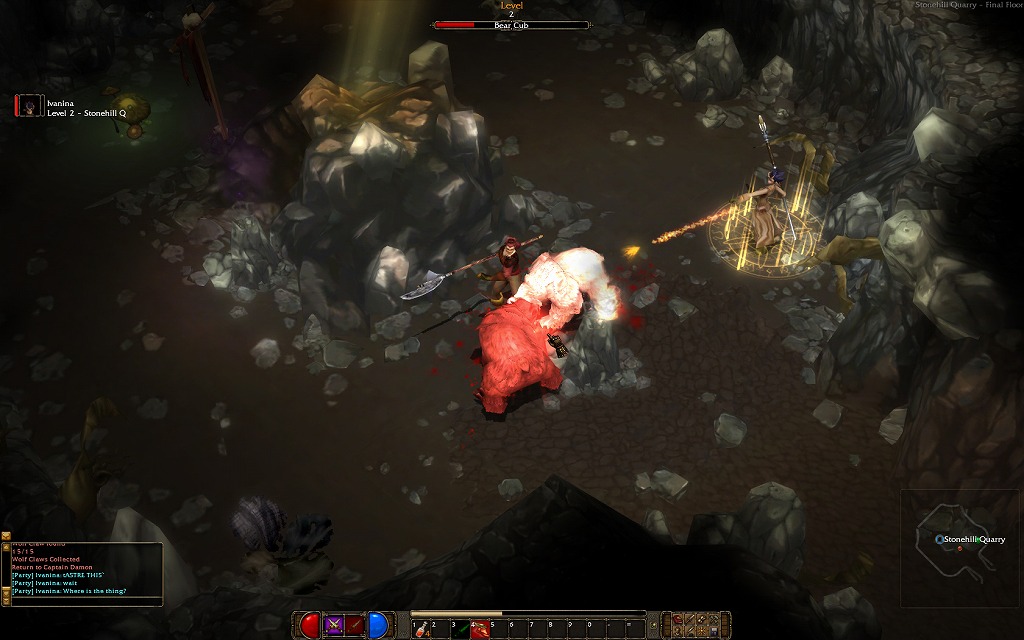Activate the green skill in hotbar slot 3
Screen dimensions: 1024x640
[x=460, y=628]
